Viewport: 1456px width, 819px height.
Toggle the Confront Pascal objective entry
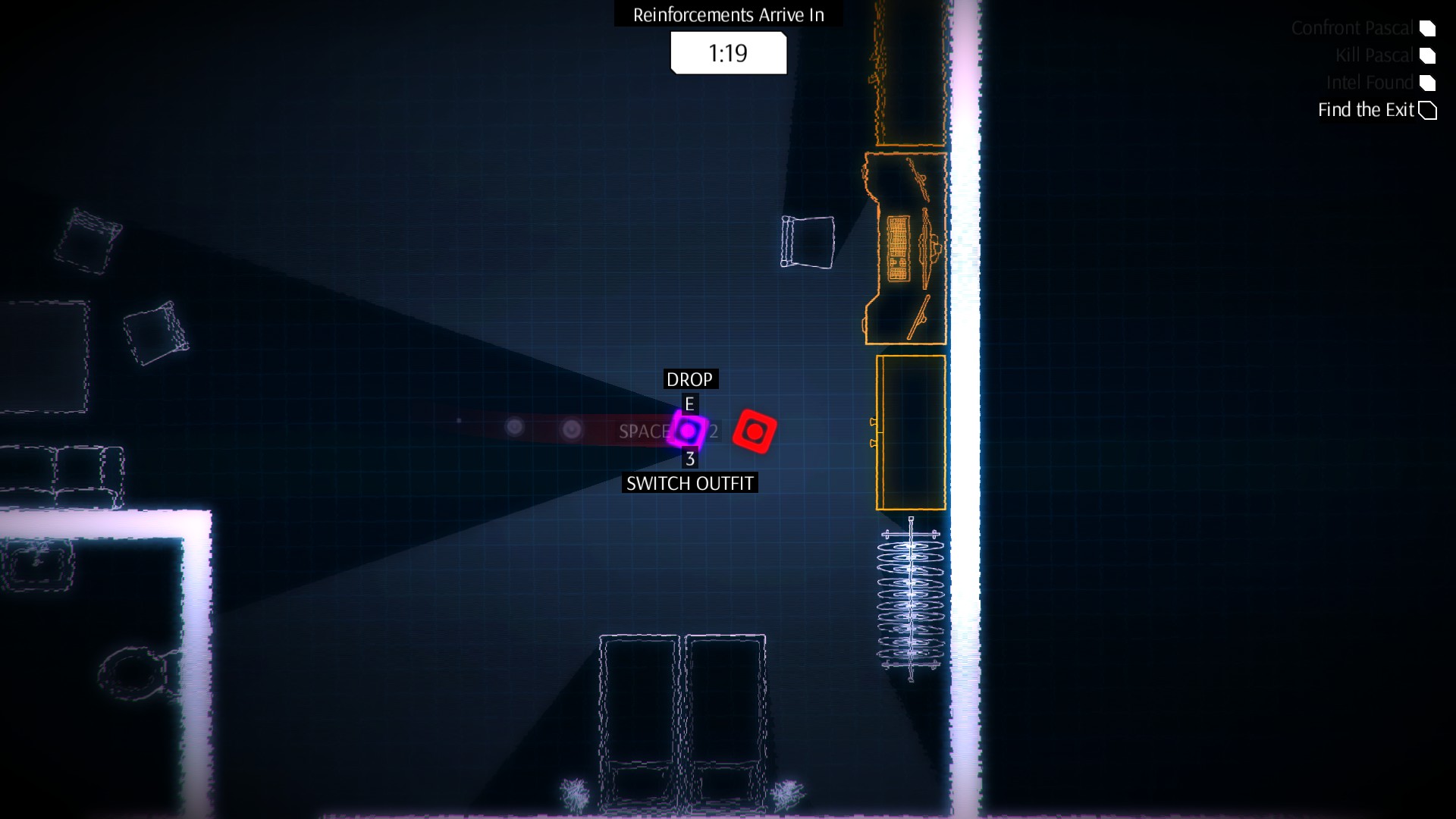(1354, 28)
